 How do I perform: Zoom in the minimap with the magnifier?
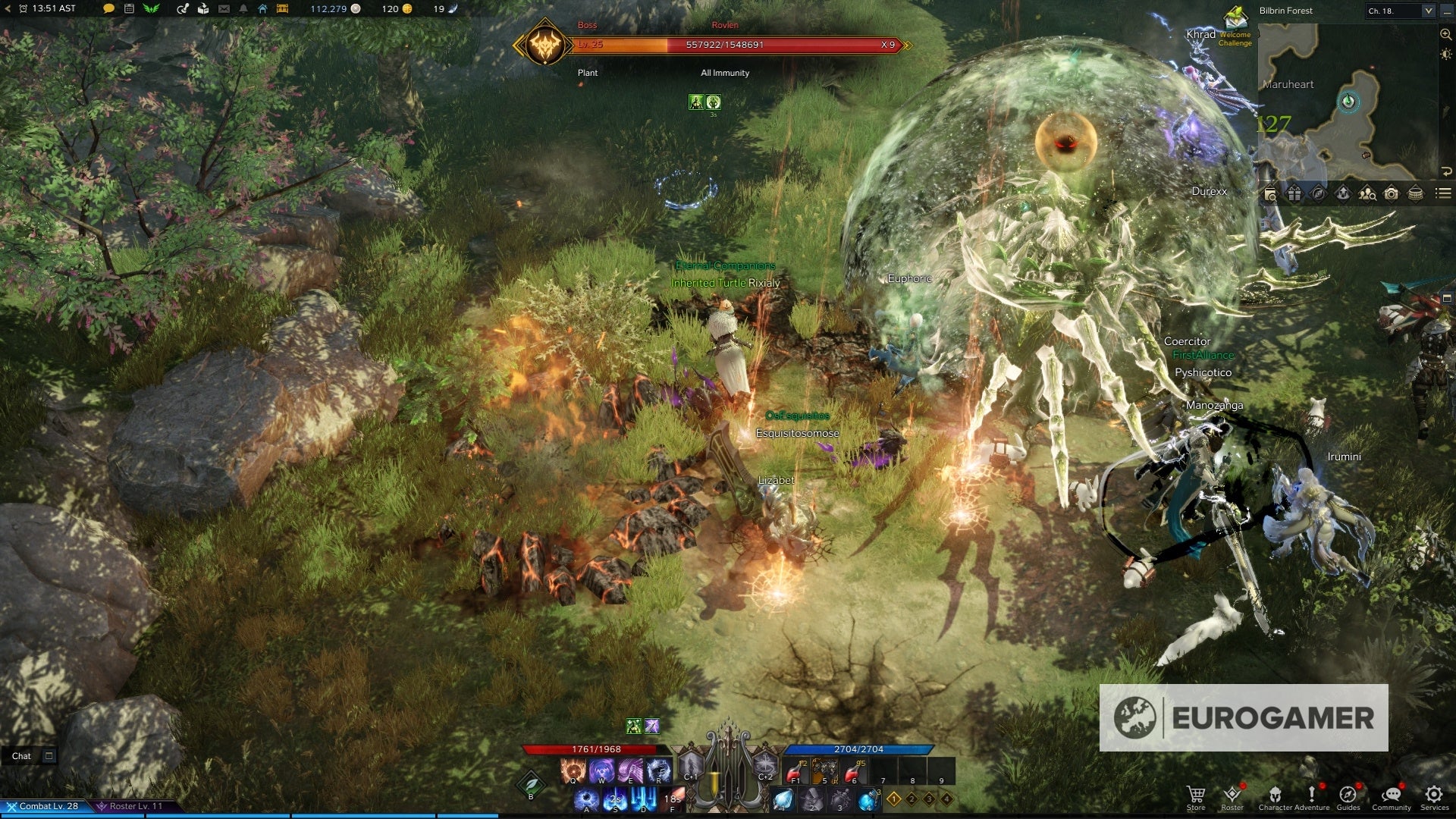1445,35
